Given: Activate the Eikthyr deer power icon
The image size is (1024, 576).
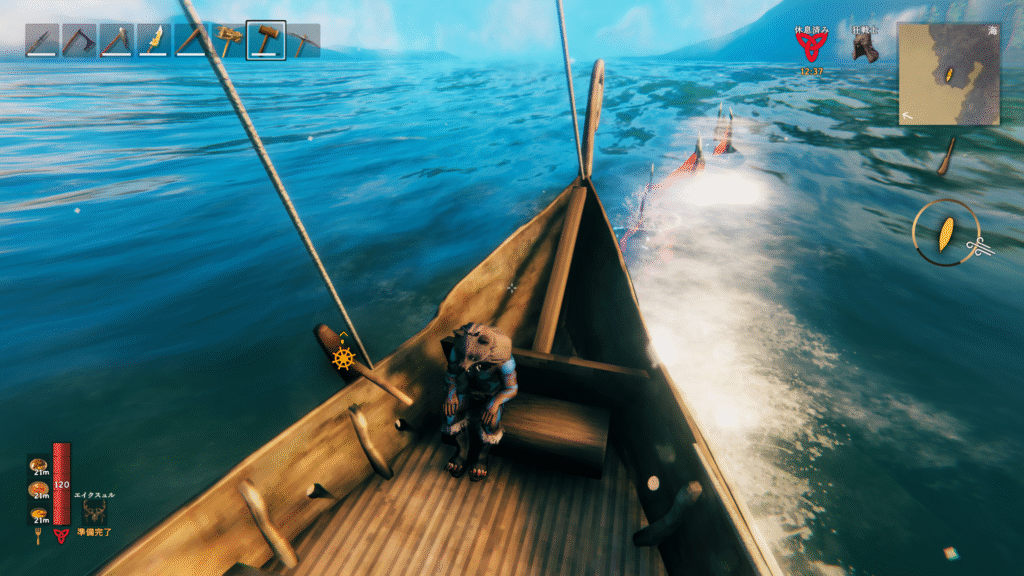Looking at the screenshot, I should pyautogui.click(x=96, y=511).
